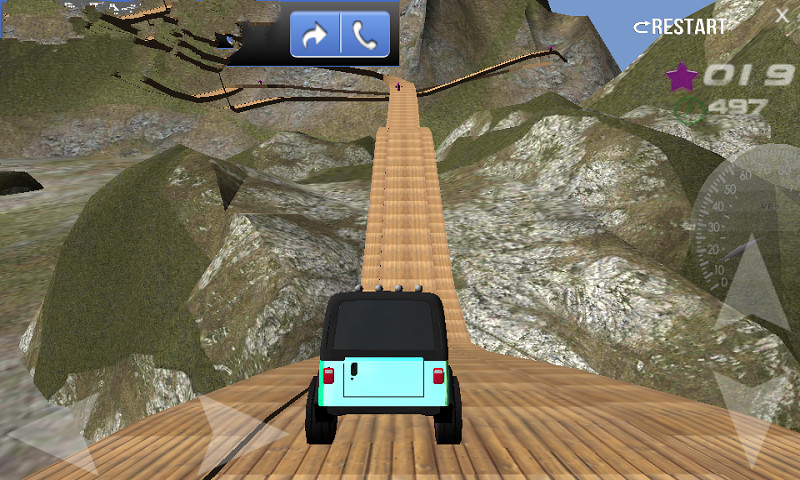Tap the phone call button on the ad
The width and height of the screenshot is (800, 480).
[x=365, y=37]
